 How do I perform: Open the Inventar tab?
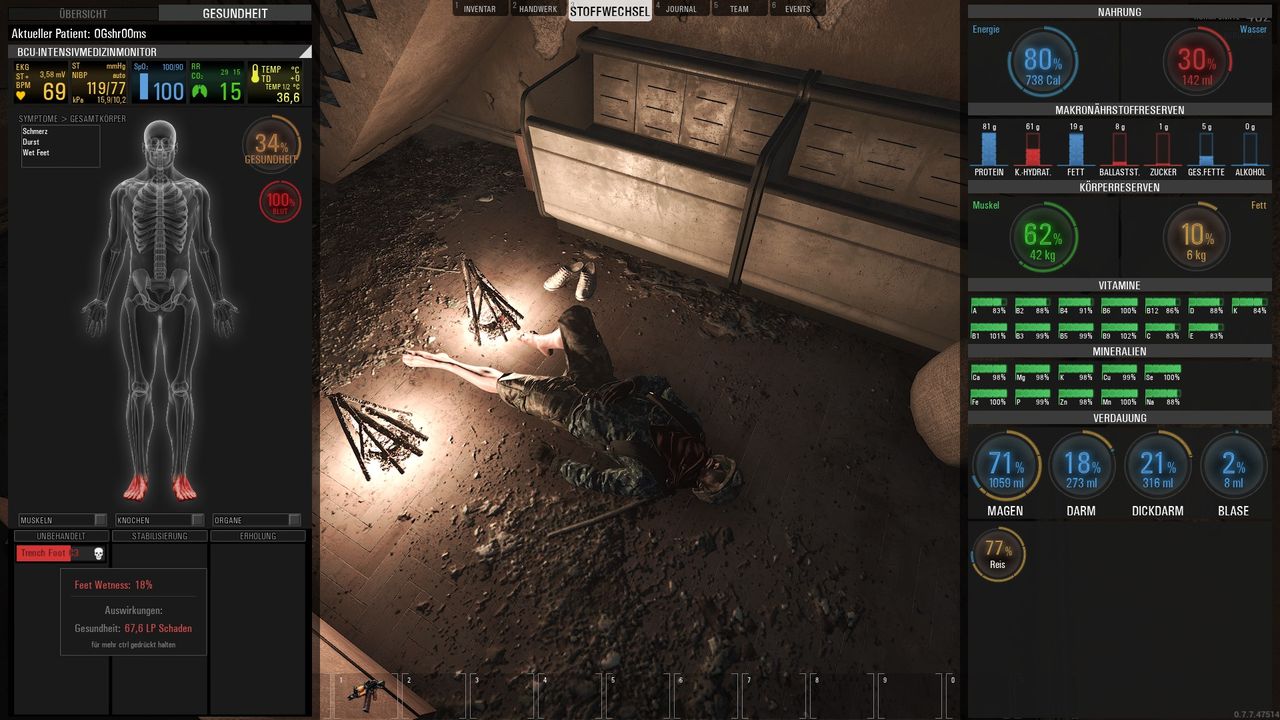pyautogui.click(x=480, y=9)
